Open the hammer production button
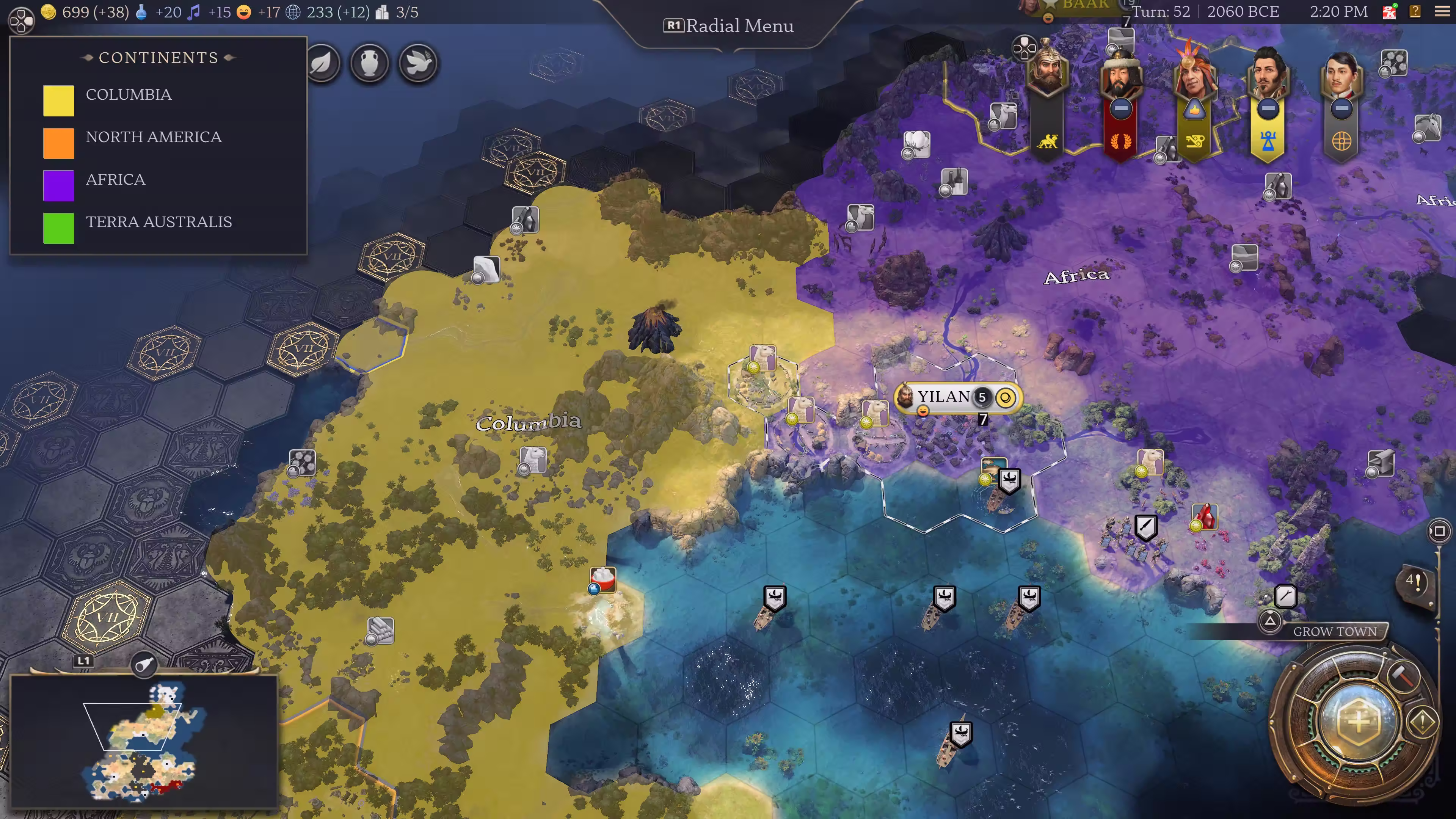The width and height of the screenshot is (1456, 819). click(1403, 675)
